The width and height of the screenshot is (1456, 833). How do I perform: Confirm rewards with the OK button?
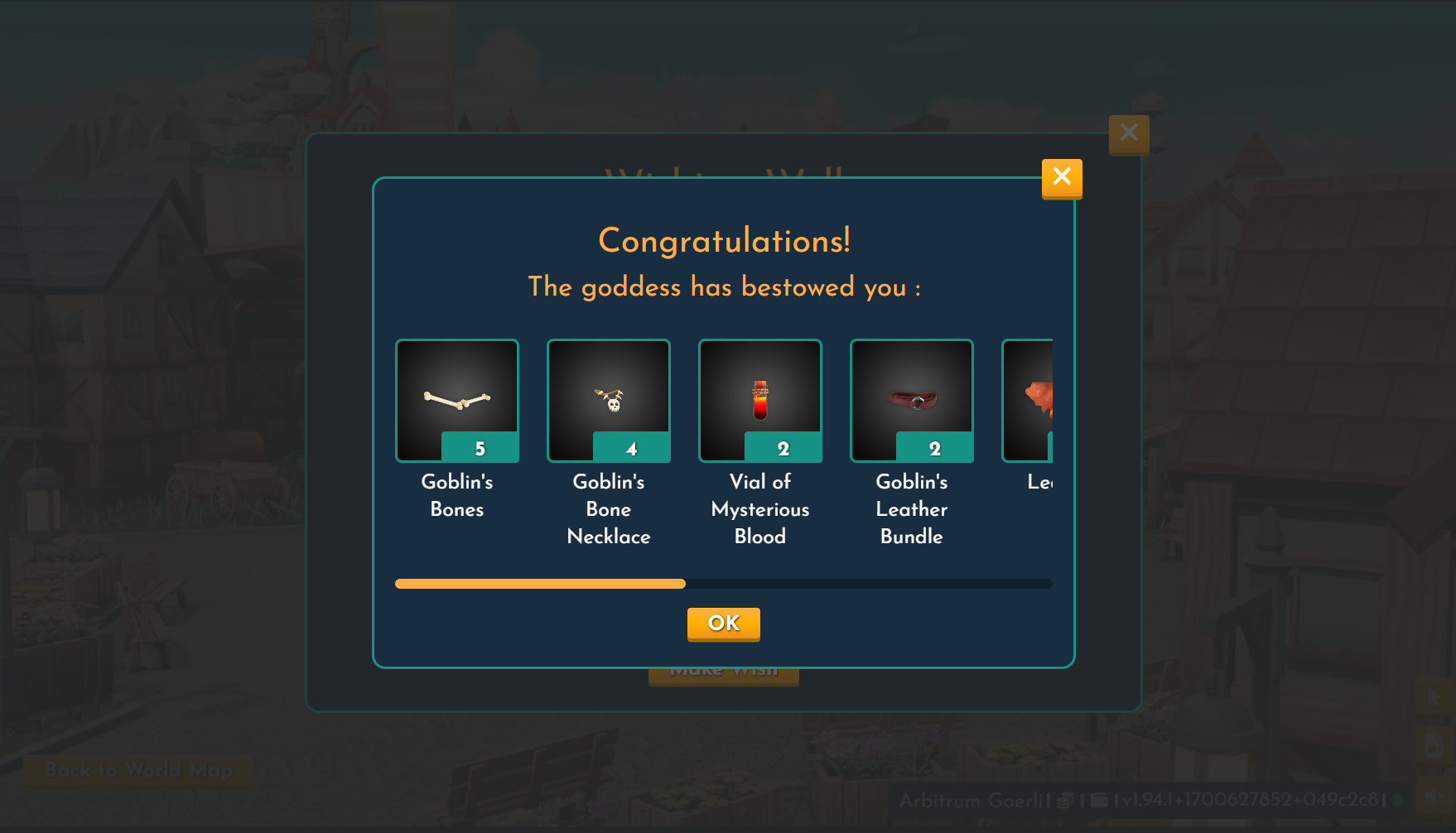(x=723, y=624)
